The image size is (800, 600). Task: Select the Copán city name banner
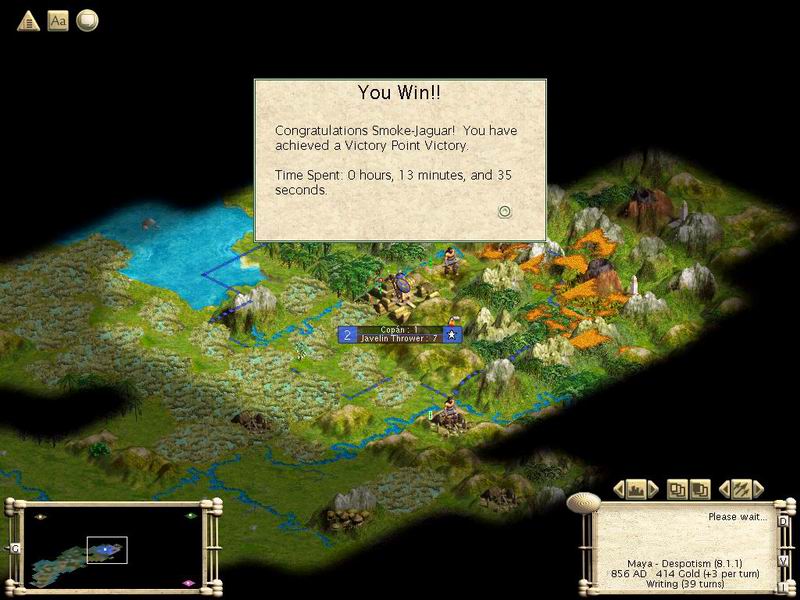coord(399,334)
